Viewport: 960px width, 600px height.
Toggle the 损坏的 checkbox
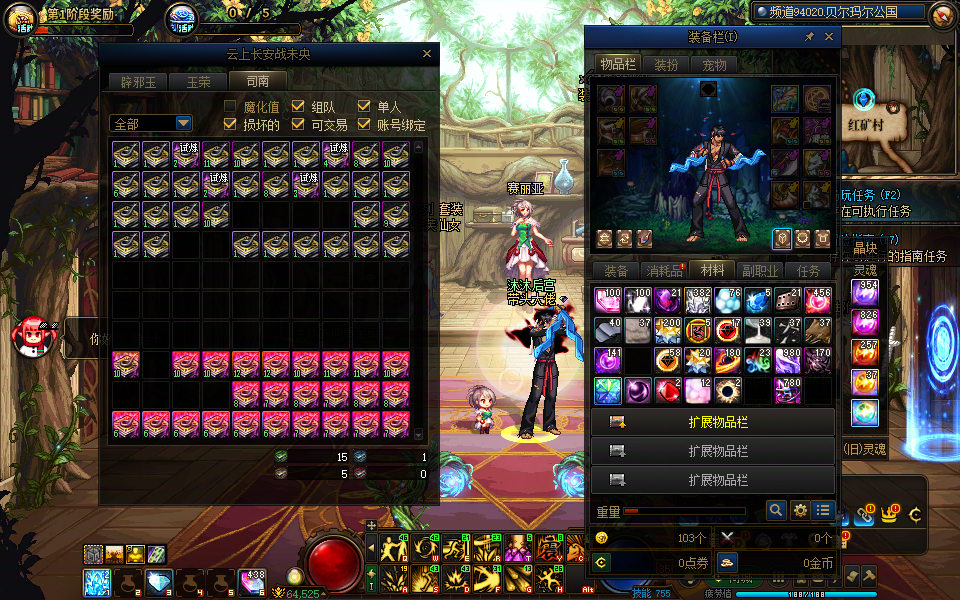click(230, 125)
